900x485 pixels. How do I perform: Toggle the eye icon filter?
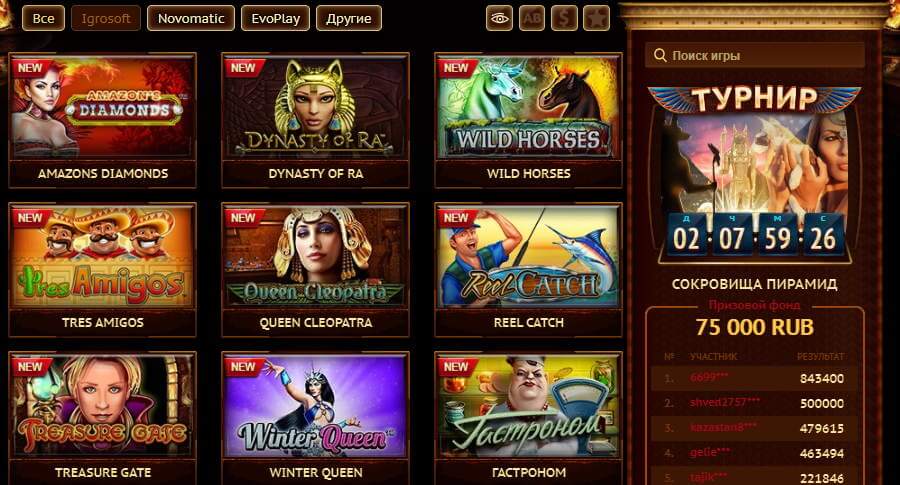tap(500, 18)
